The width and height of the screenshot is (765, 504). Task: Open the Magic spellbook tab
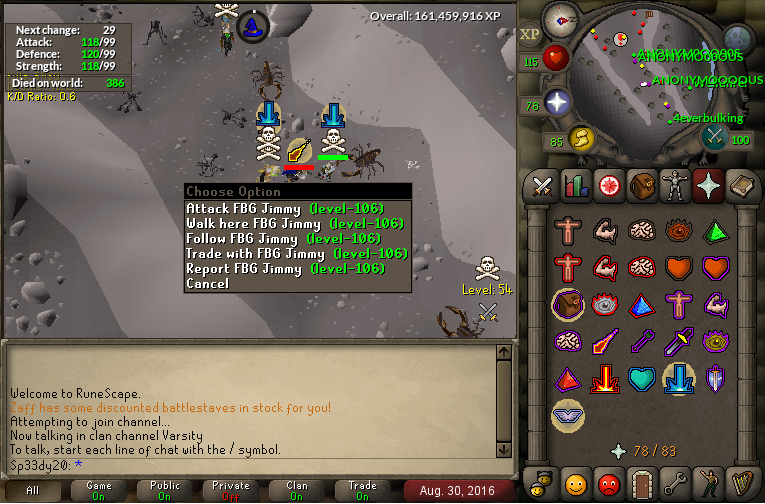[742, 185]
